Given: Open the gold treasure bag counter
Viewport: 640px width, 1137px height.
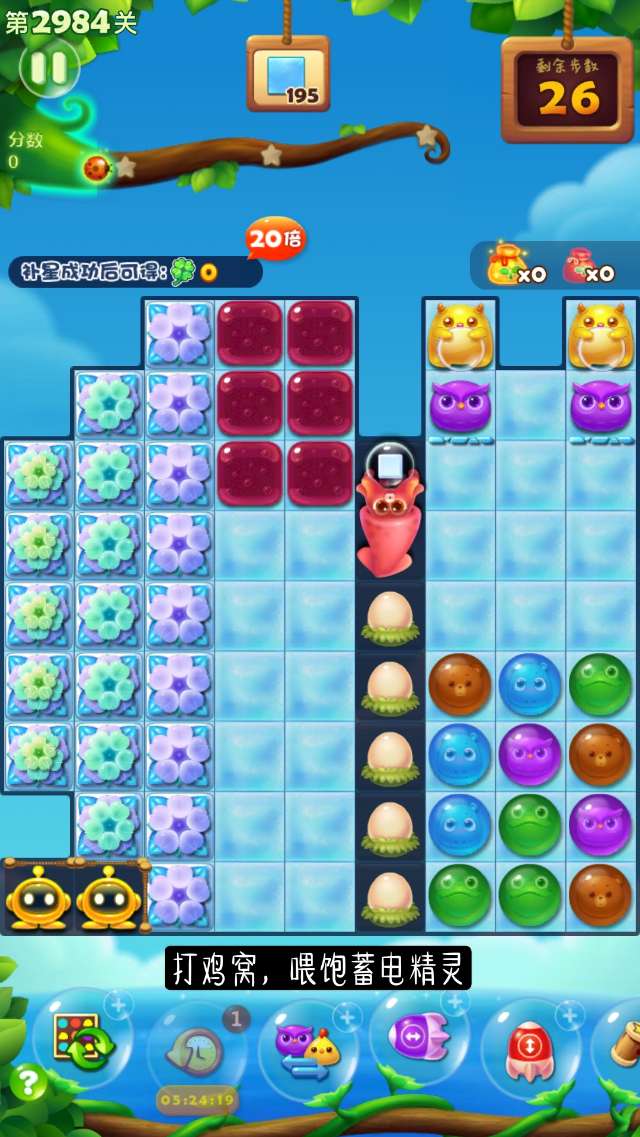Looking at the screenshot, I should [x=512, y=266].
